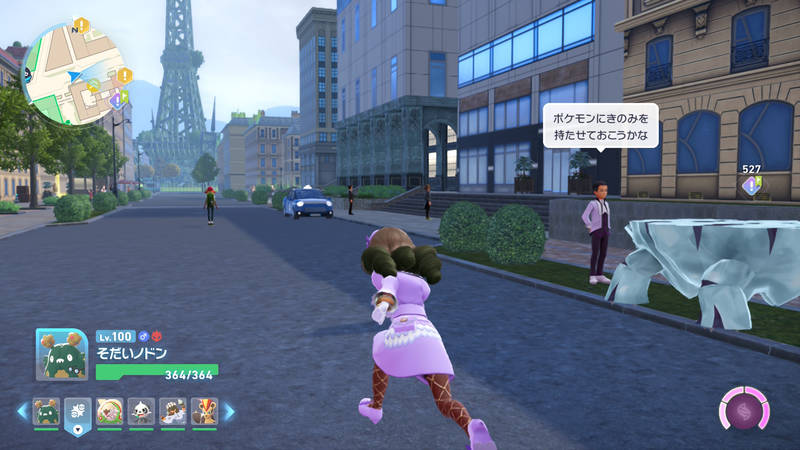This screenshot has width=800, height=450.
Task: Click the right party scroll arrow
Action: pyautogui.click(x=229, y=411)
